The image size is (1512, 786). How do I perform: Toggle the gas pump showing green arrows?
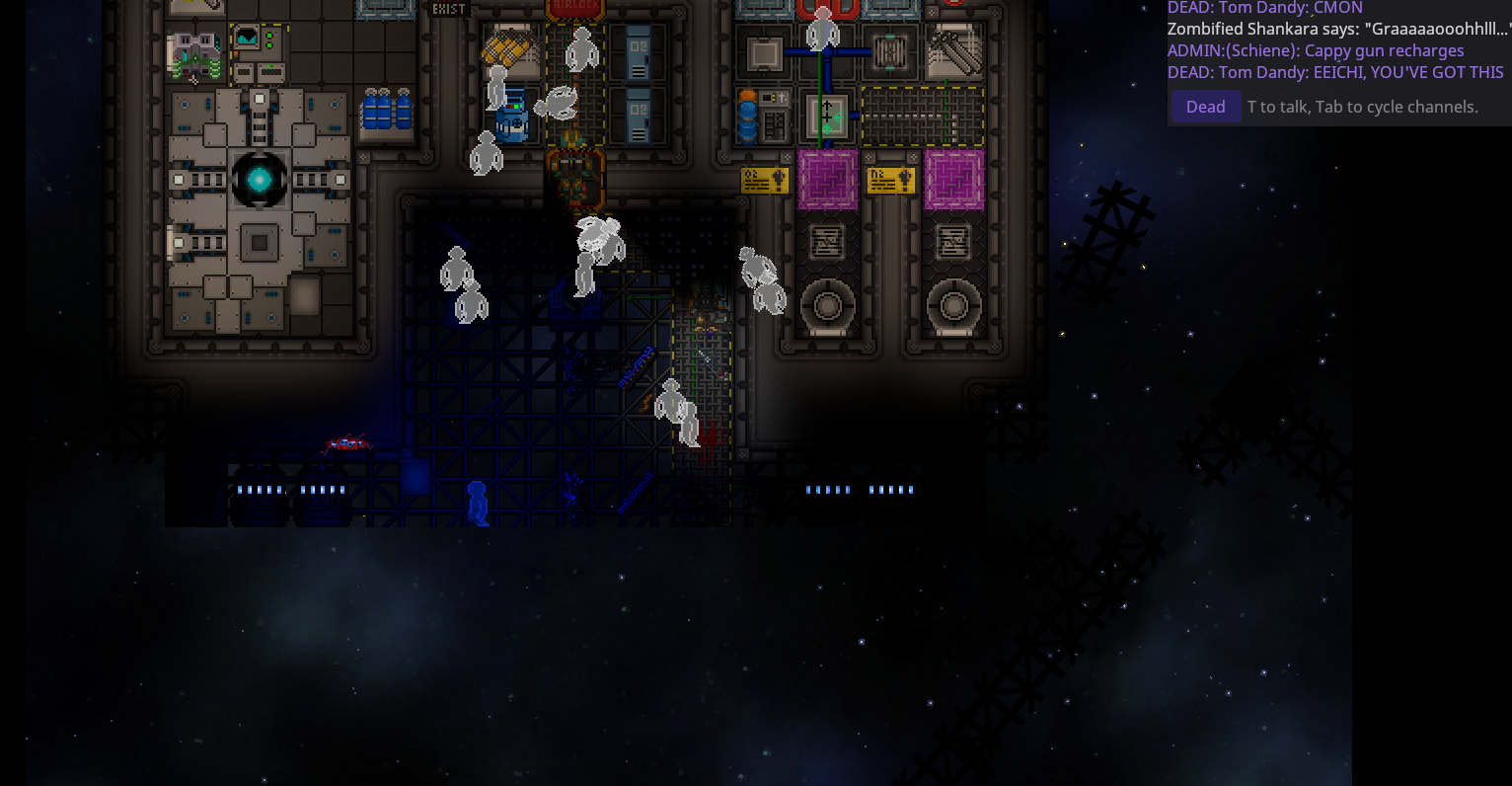point(827,116)
